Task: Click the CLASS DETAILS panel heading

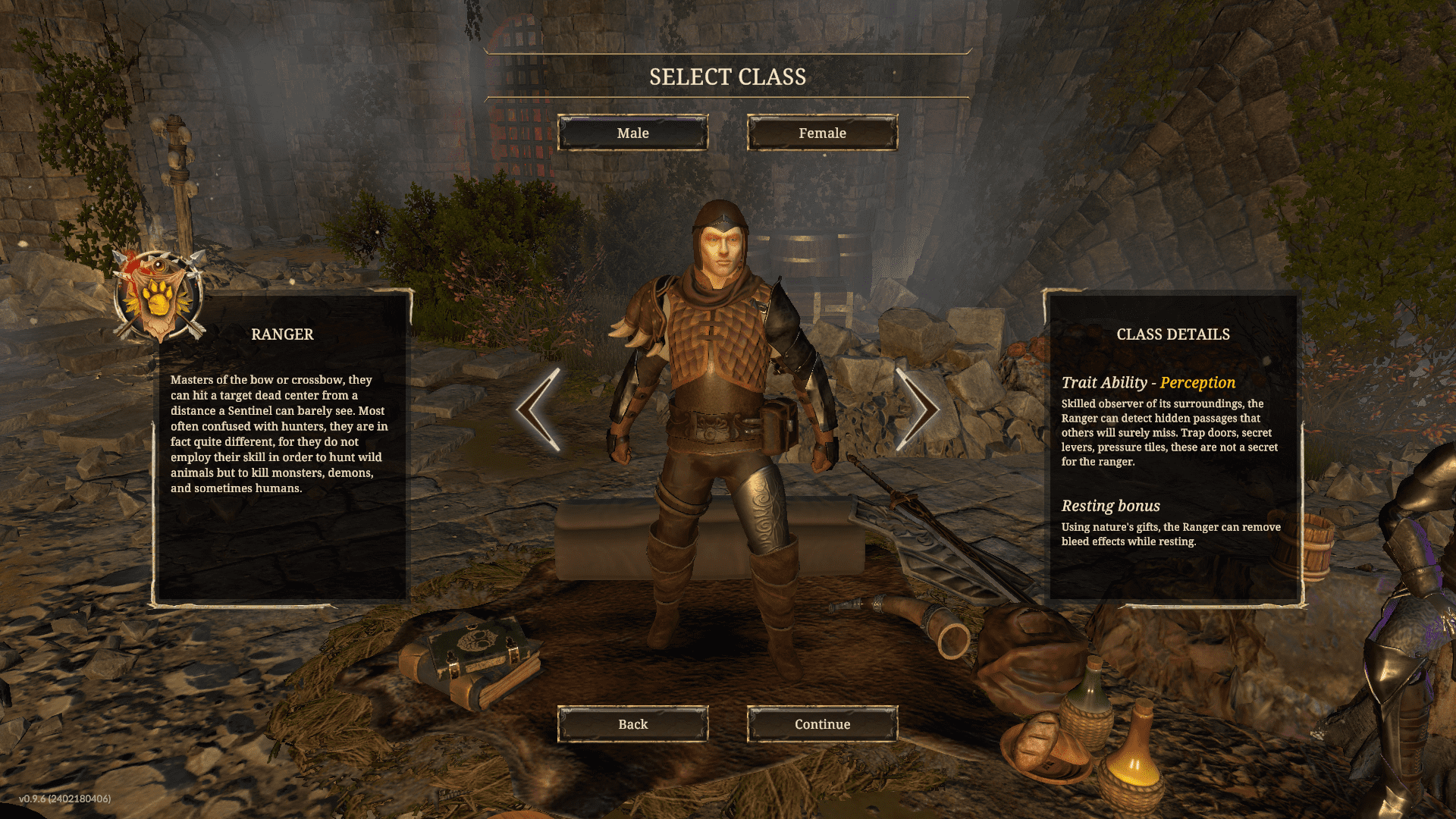Action: point(1174,334)
